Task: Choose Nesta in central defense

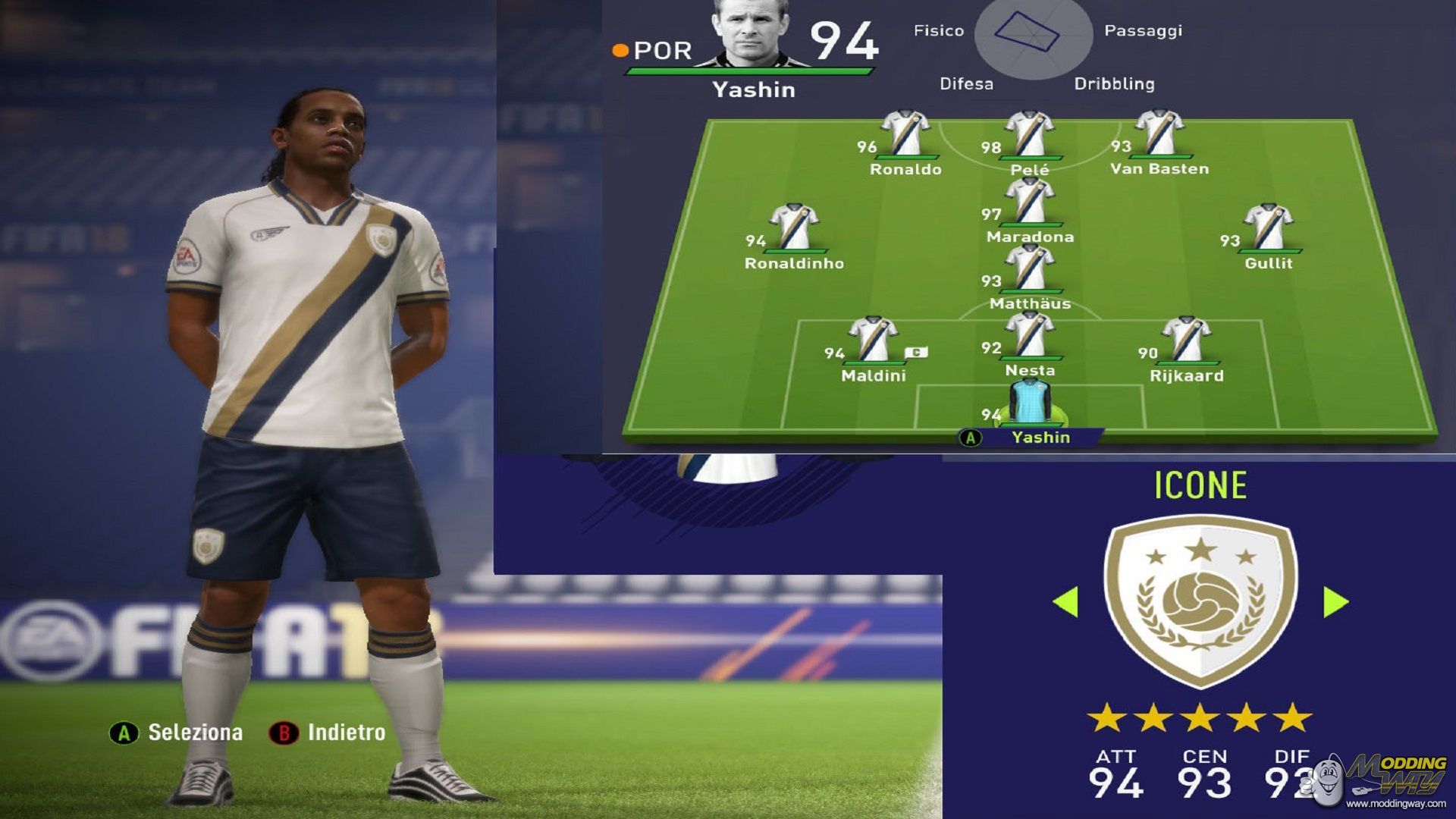Action: [1029, 337]
